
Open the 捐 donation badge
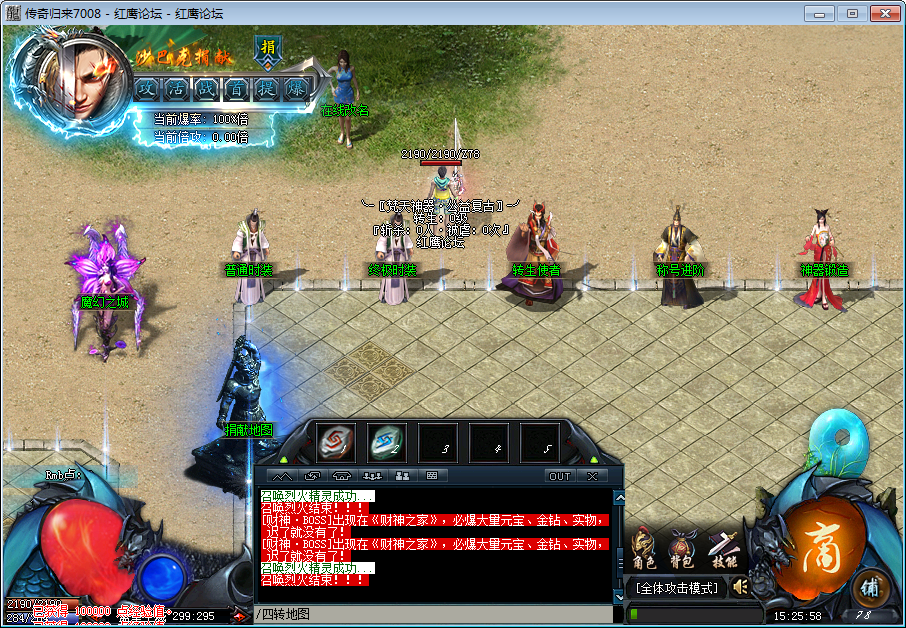268,48
